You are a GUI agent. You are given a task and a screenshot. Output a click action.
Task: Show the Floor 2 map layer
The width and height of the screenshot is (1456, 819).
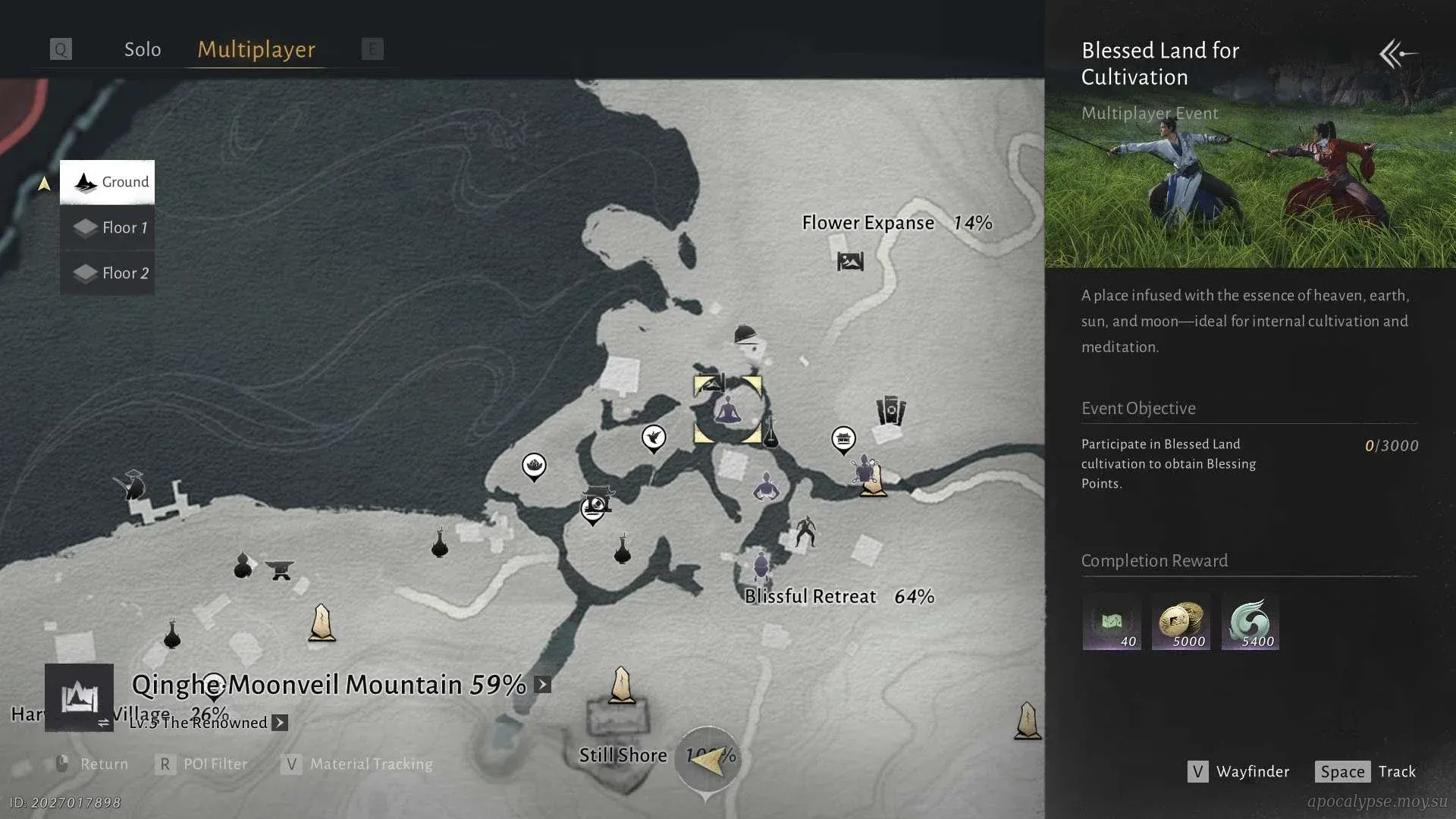pyautogui.click(x=108, y=273)
